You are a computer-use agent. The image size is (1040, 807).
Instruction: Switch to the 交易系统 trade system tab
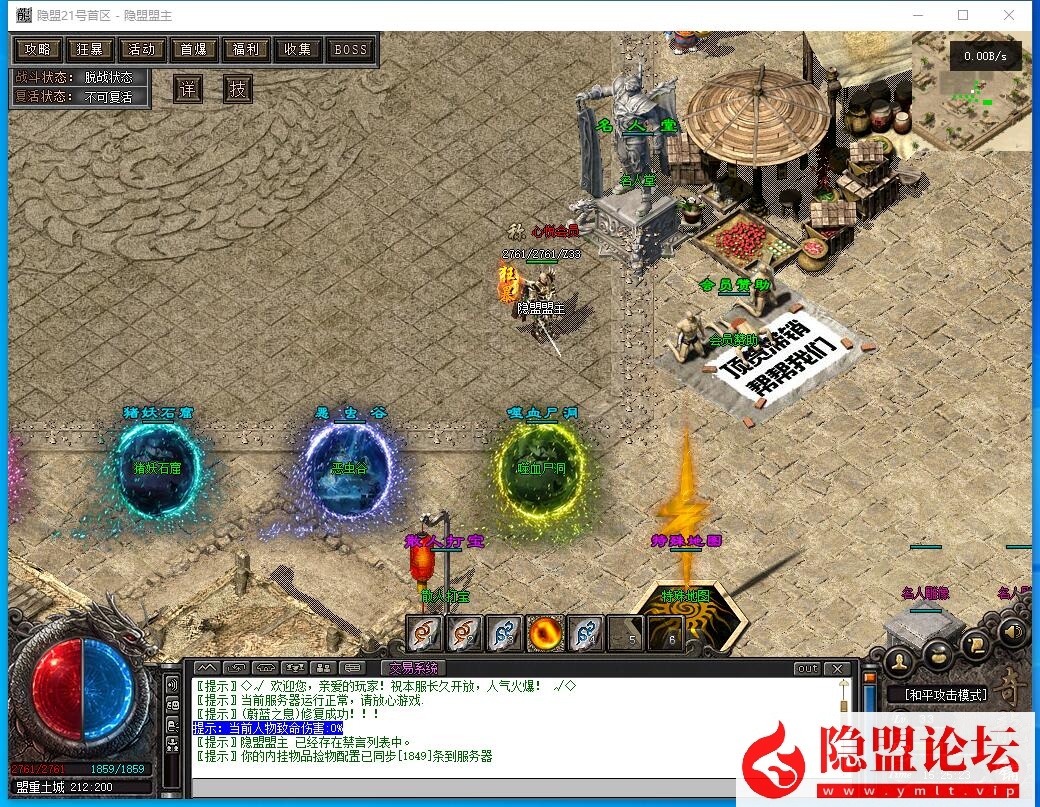tap(414, 668)
